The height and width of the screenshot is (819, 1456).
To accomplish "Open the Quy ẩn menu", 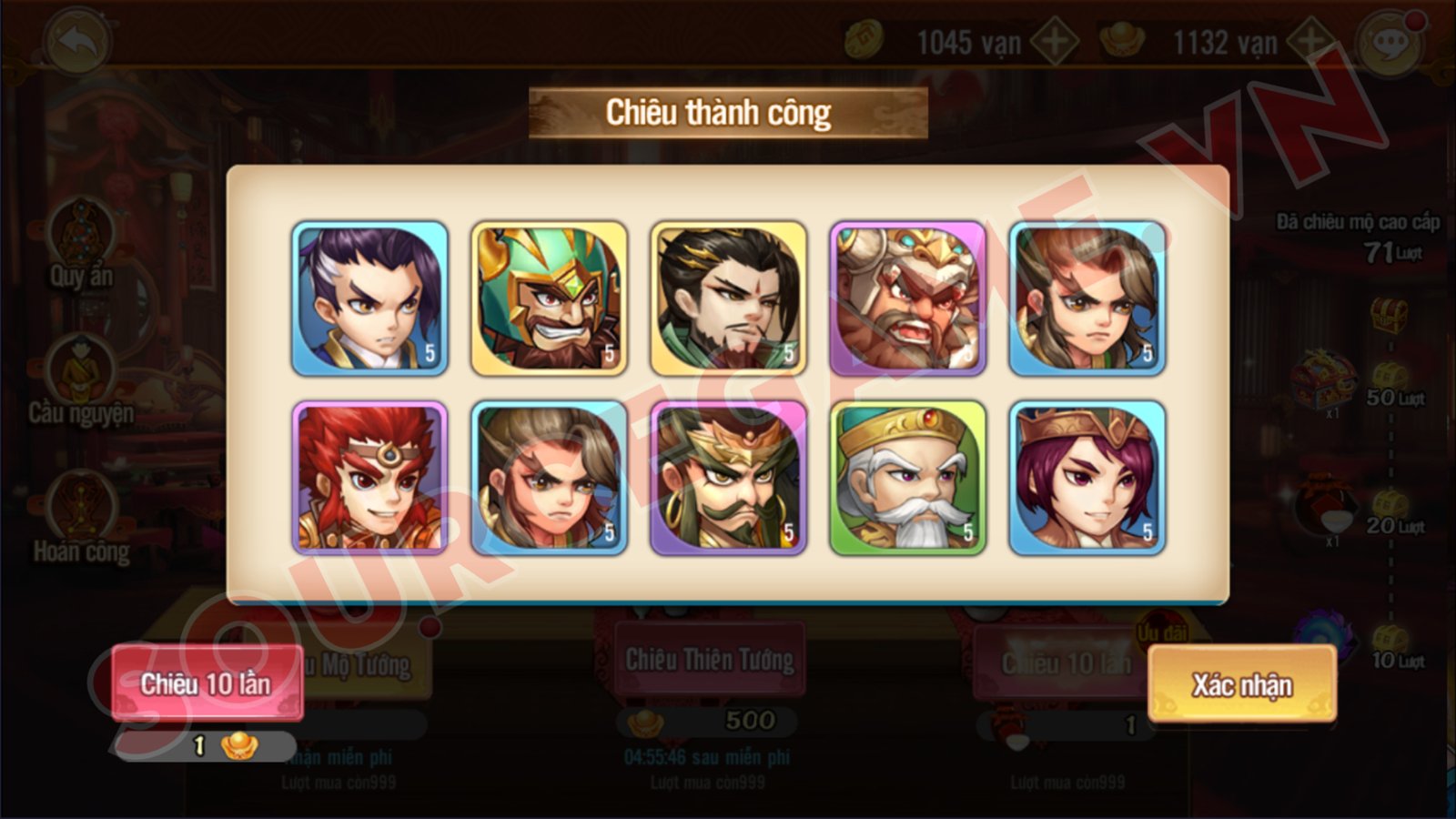I will tap(82, 244).
